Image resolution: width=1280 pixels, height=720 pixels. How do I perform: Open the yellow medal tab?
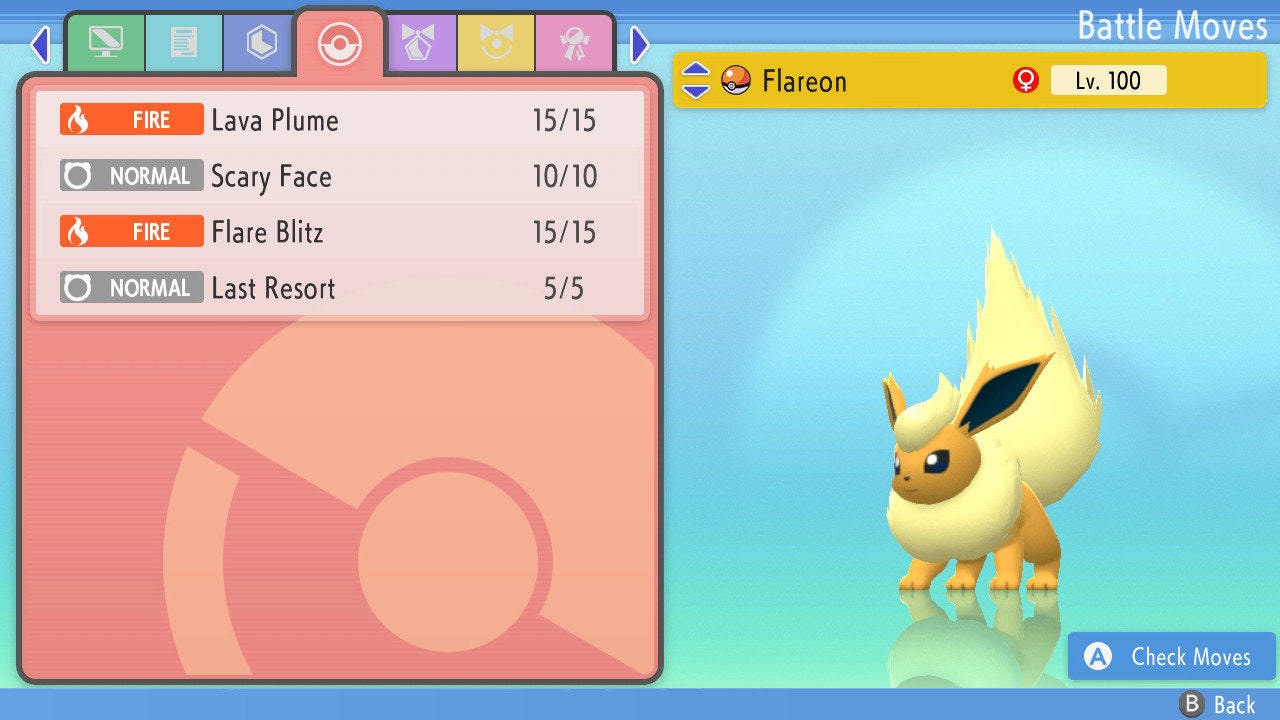[x=496, y=43]
